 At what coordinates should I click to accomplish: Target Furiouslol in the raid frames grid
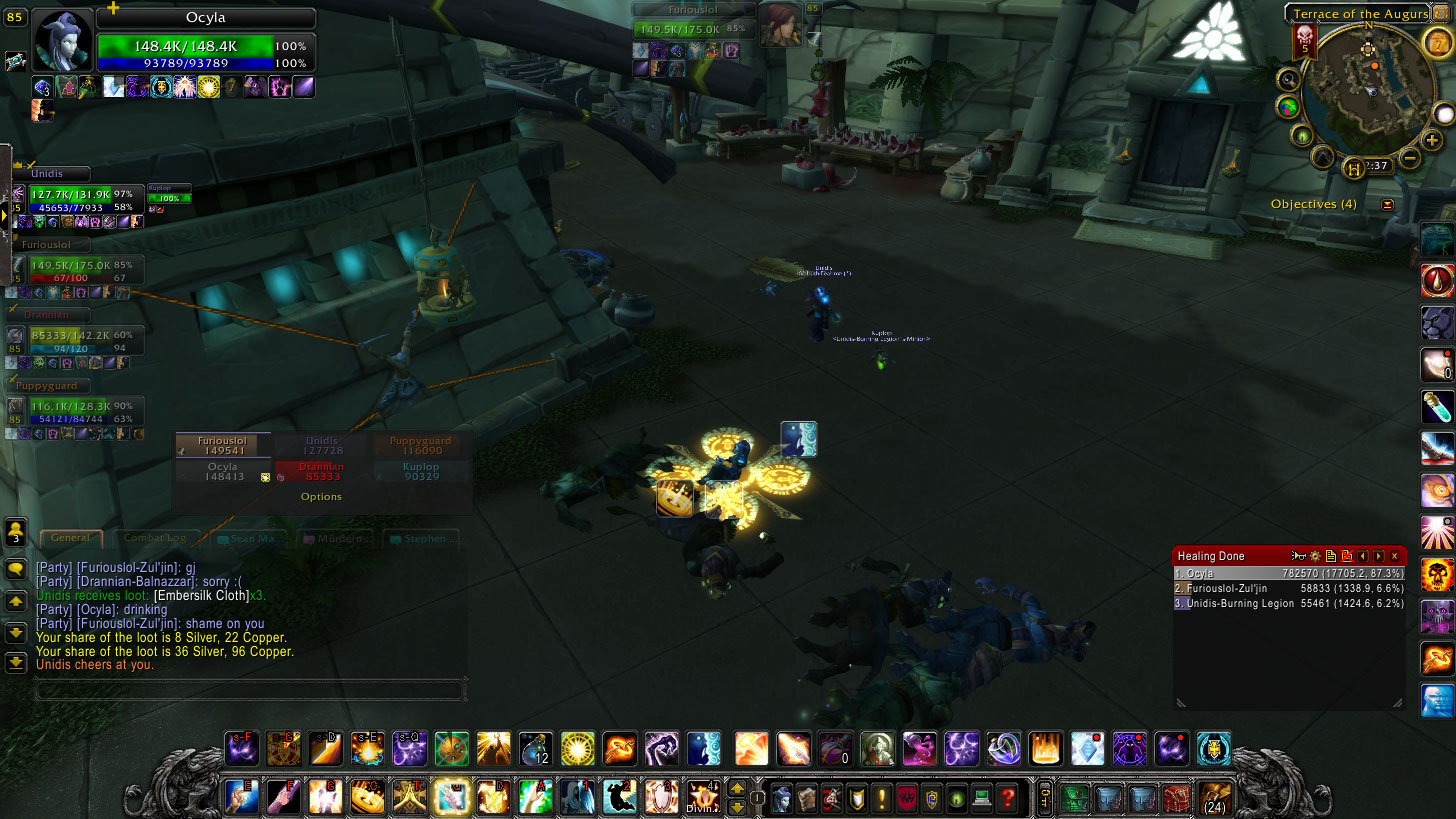coord(222,445)
